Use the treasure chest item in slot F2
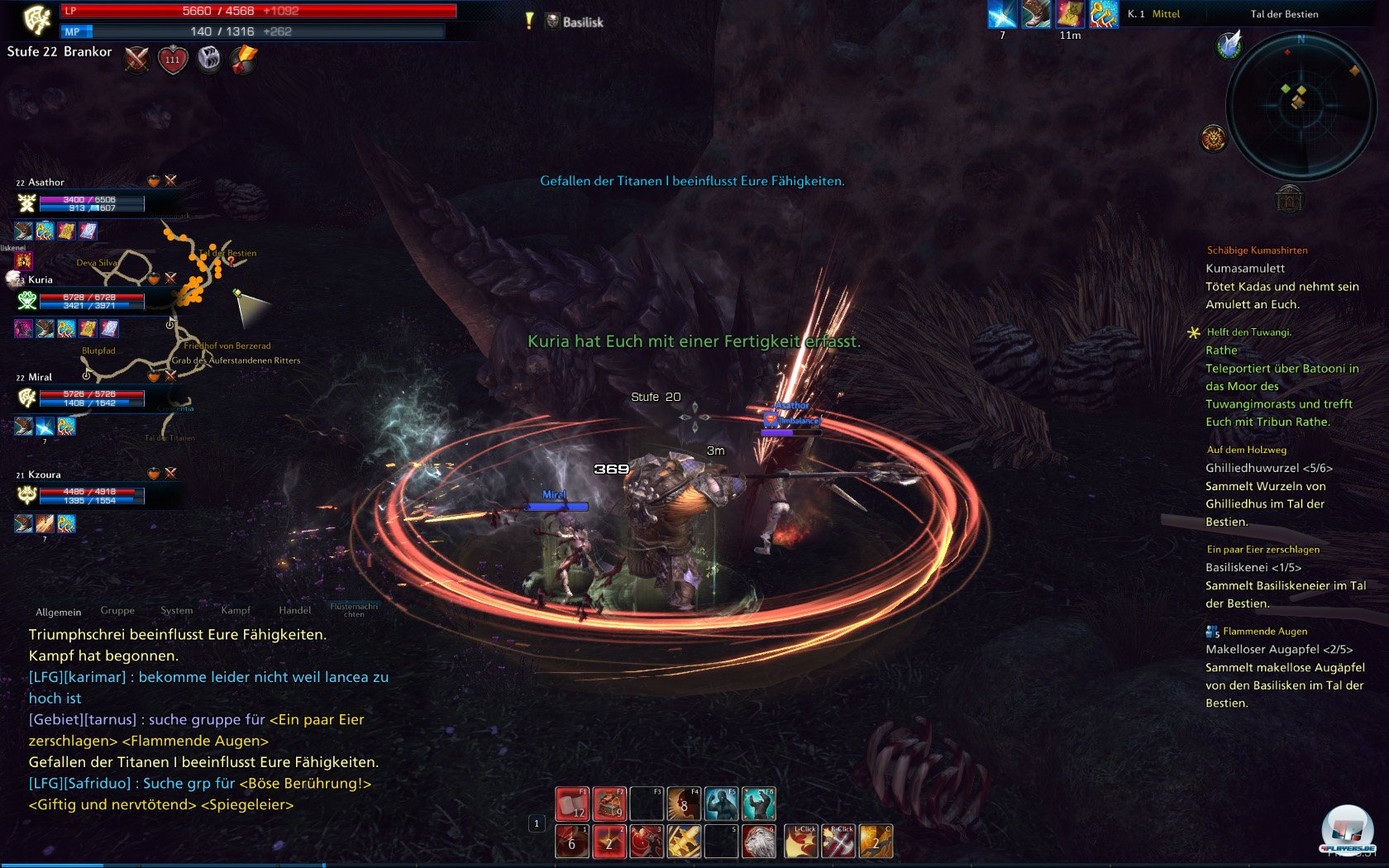Image resolution: width=1389 pixels, height=868 pixels. [x=609, y=804]
